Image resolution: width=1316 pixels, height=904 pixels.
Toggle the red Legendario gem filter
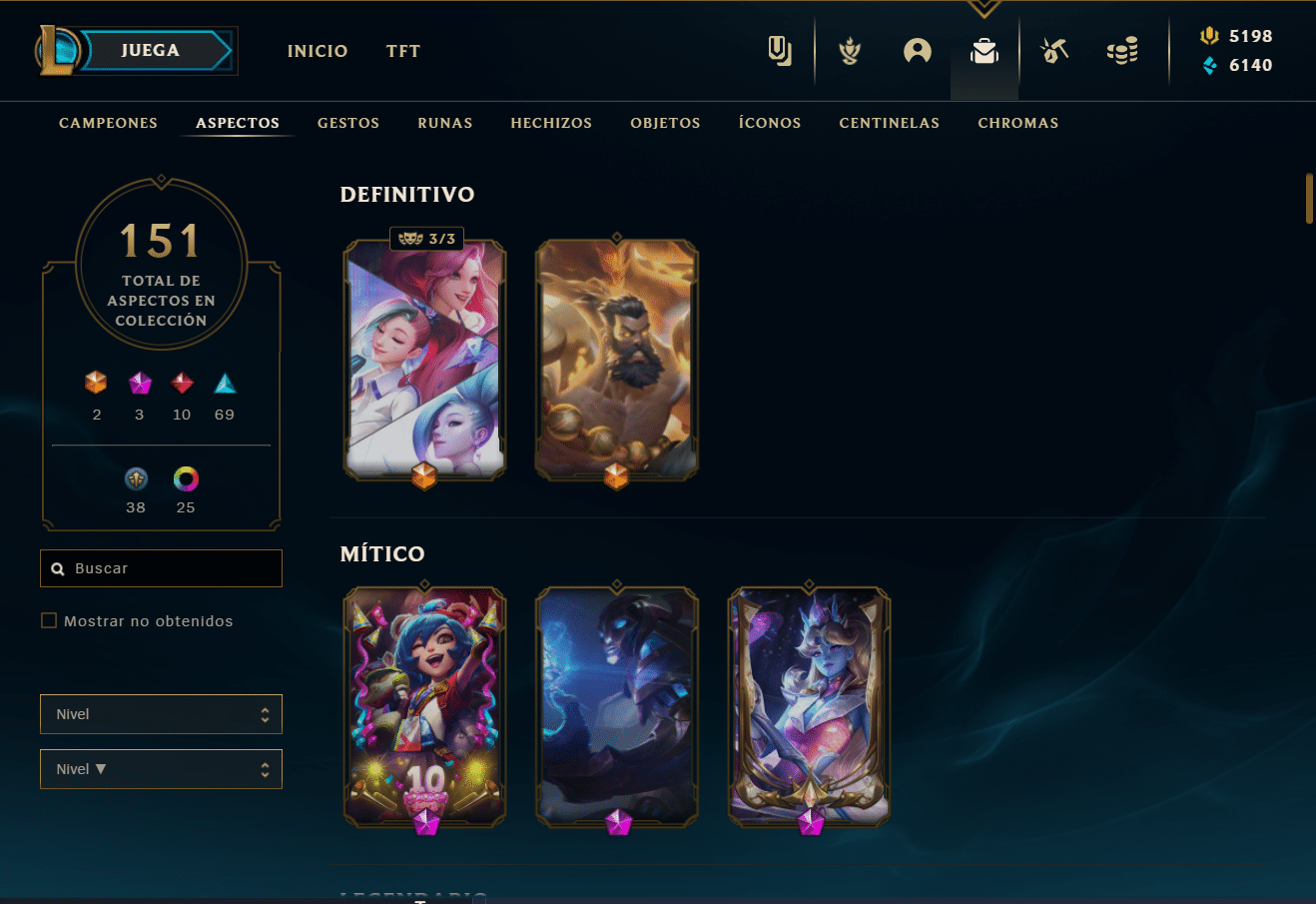[x=181, y=382]
